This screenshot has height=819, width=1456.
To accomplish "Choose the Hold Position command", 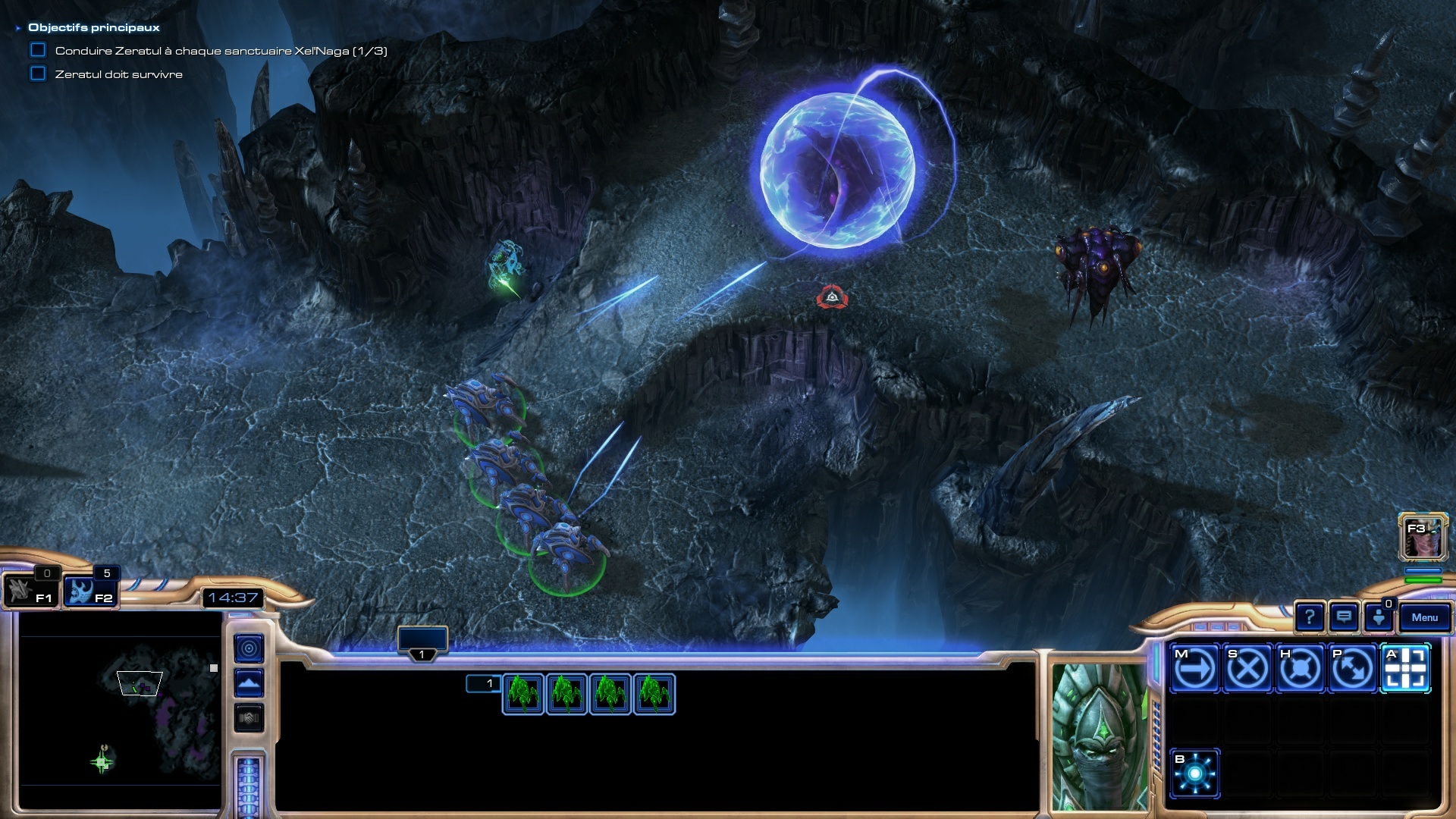I will click(x=1300, y=669).
